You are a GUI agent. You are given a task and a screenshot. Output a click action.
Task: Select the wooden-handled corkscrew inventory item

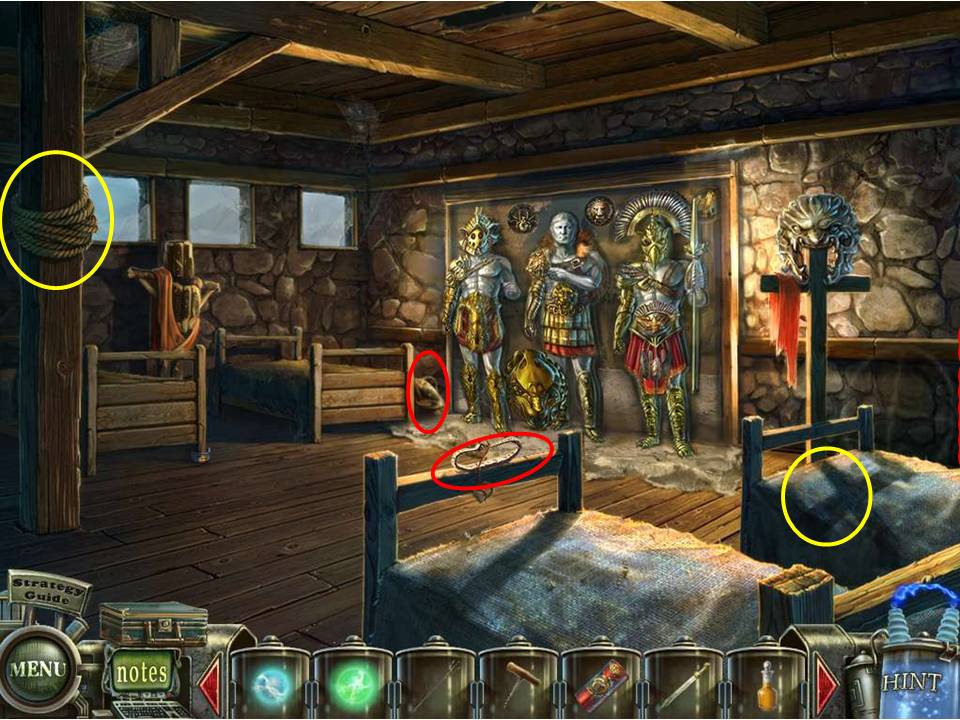(x=519, y=685)
